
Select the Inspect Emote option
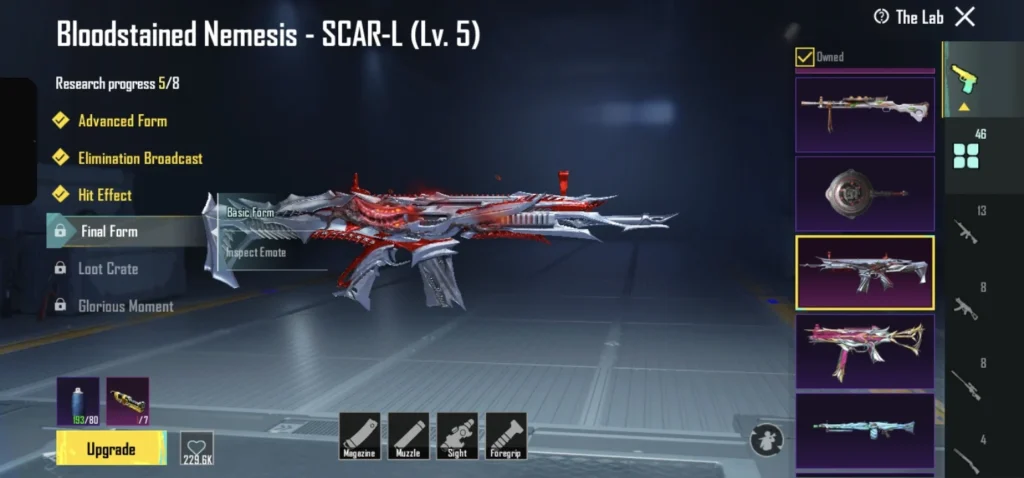click(256, 253)
